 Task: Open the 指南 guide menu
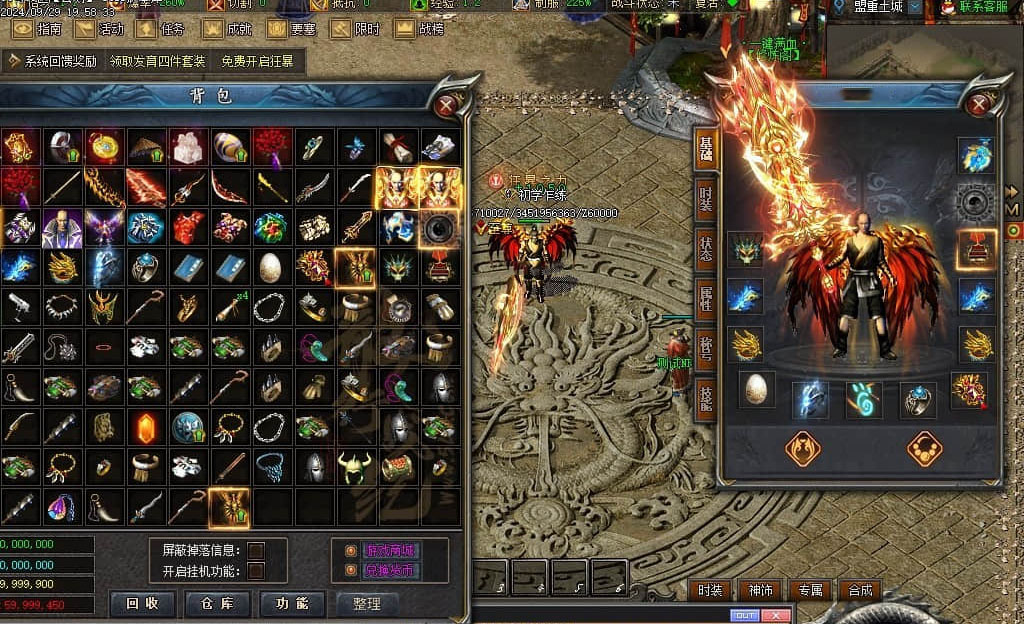(x=38, y=29)
